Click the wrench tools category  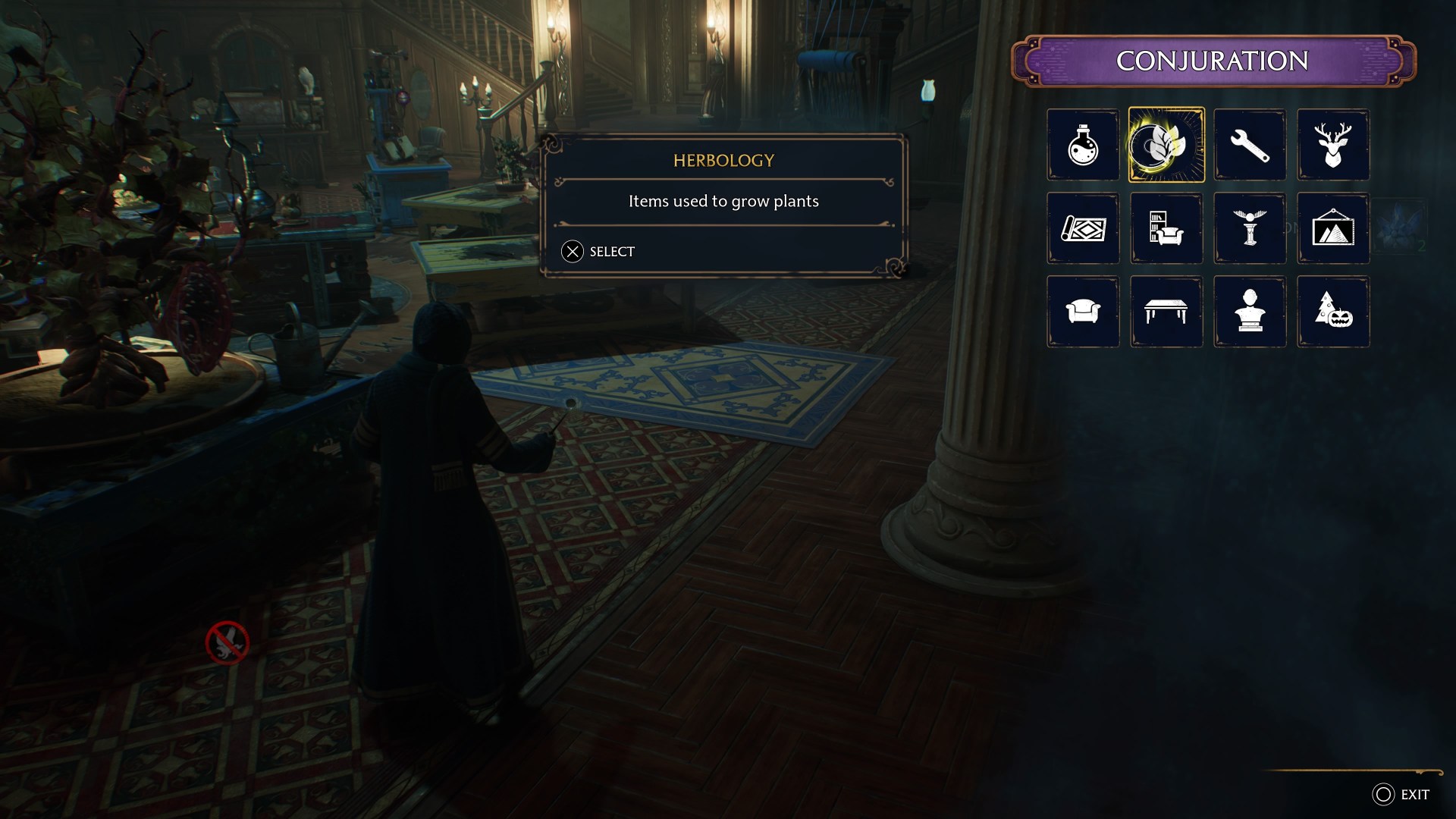click(1250, 145)
